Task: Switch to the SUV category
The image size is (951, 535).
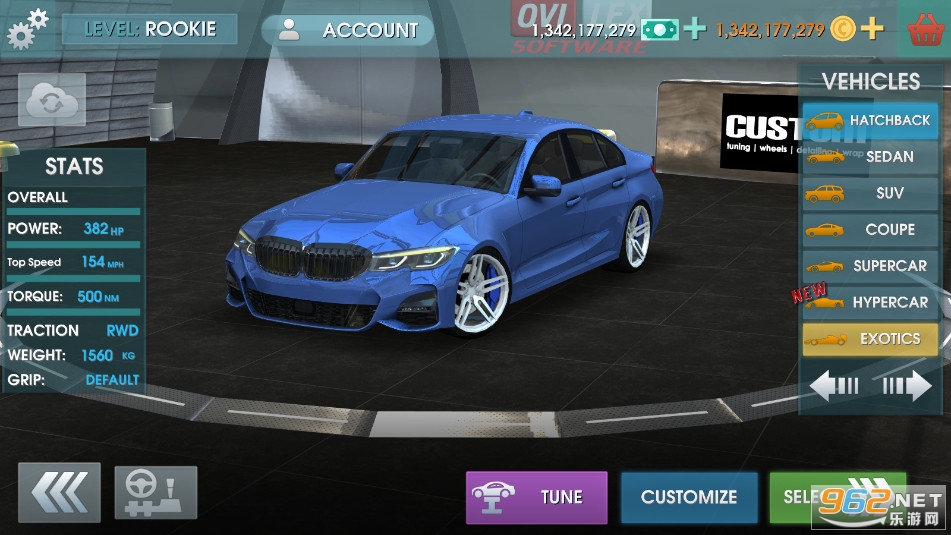Action: [869, 193]
